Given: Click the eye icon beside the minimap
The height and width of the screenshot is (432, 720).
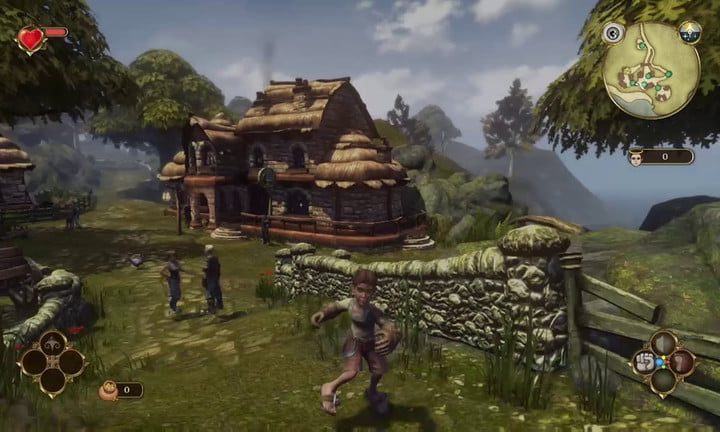Looking at the screenshot, I should click(x=613, y=33).
